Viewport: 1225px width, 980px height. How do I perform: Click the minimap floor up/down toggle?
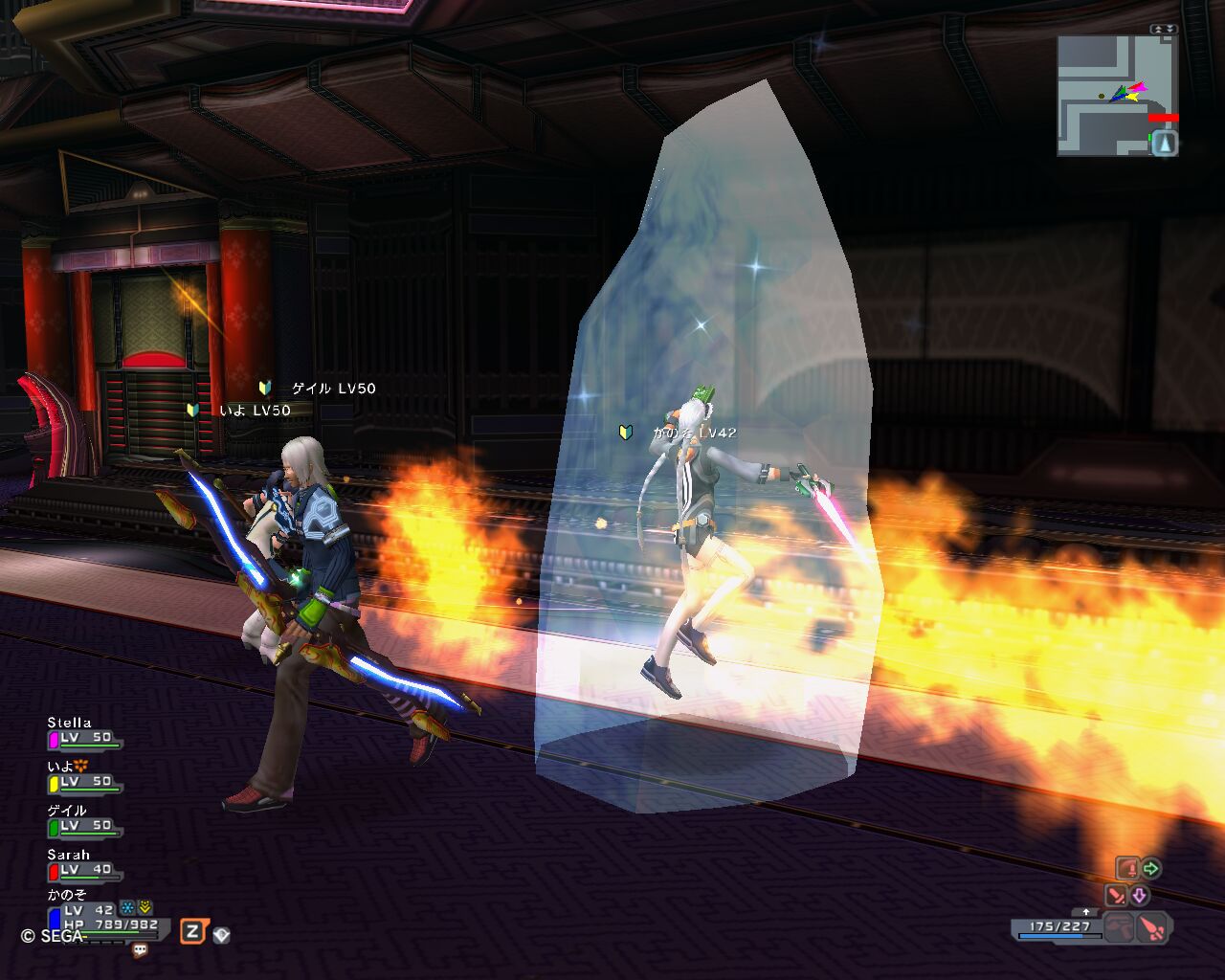(1164, 30)
